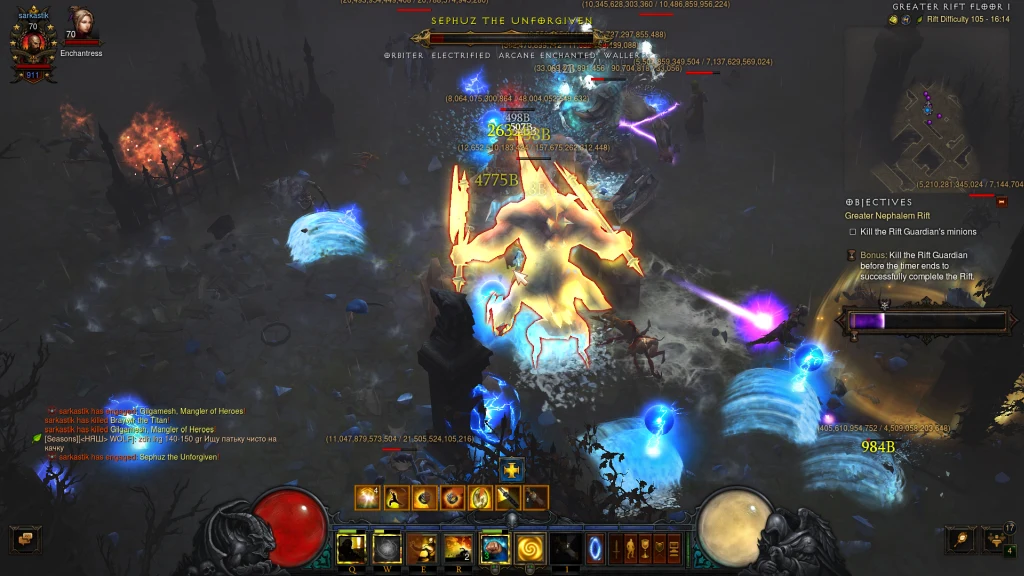Open the game menu button with horizontal bars

674,548
